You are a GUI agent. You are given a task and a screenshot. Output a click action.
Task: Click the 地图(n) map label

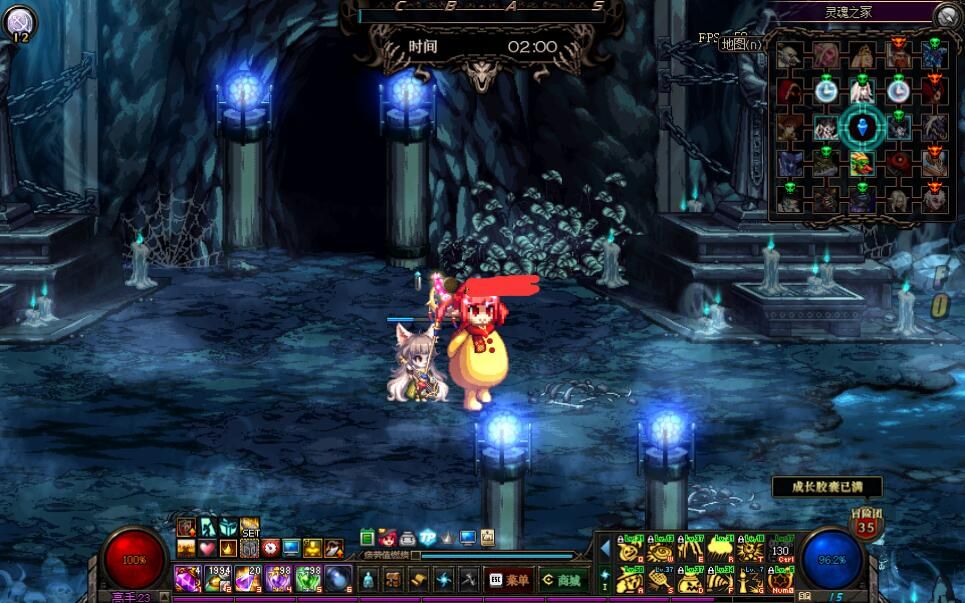coord(741,43)
